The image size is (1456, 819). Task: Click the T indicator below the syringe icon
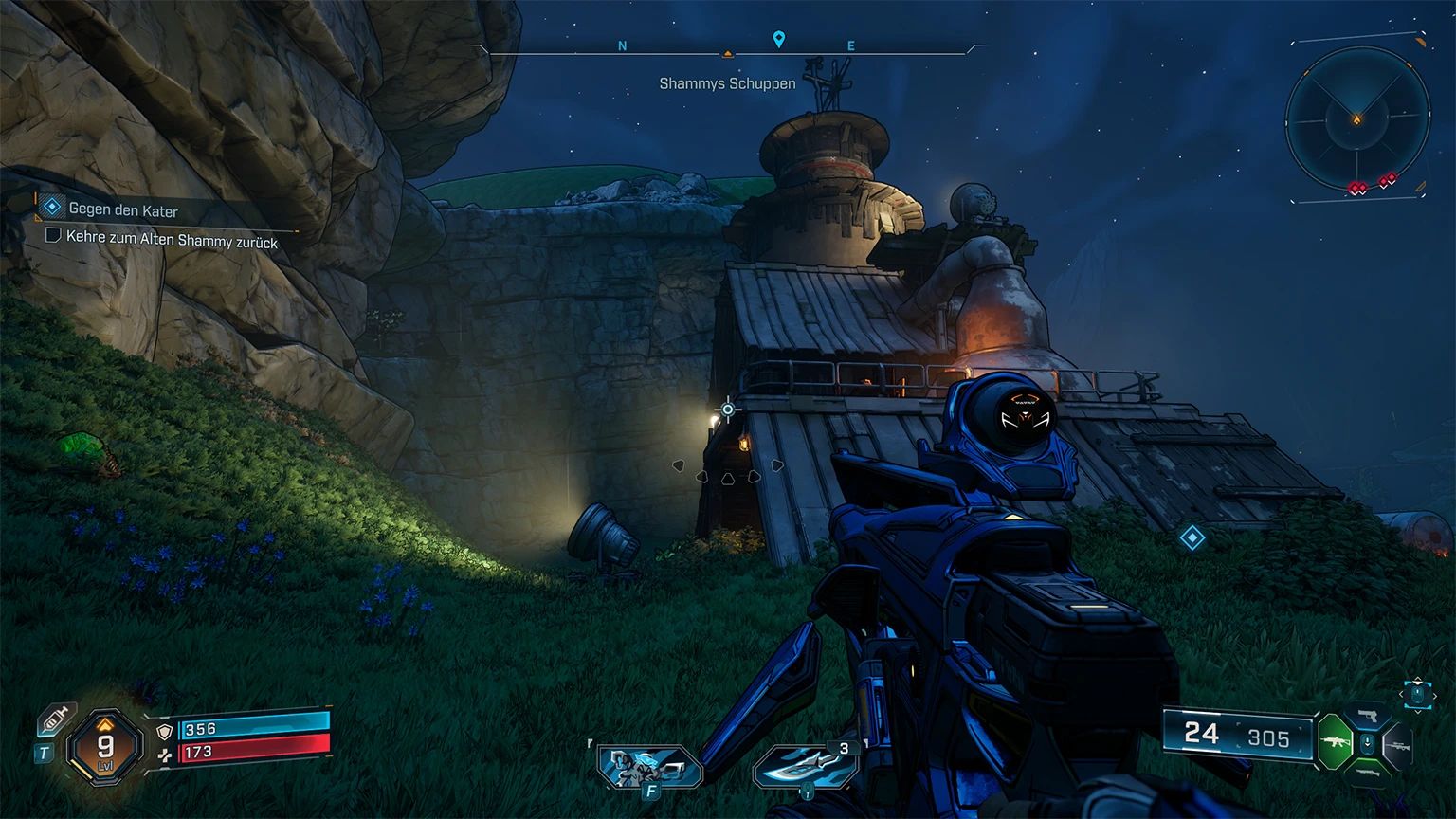tap(42, 752)
